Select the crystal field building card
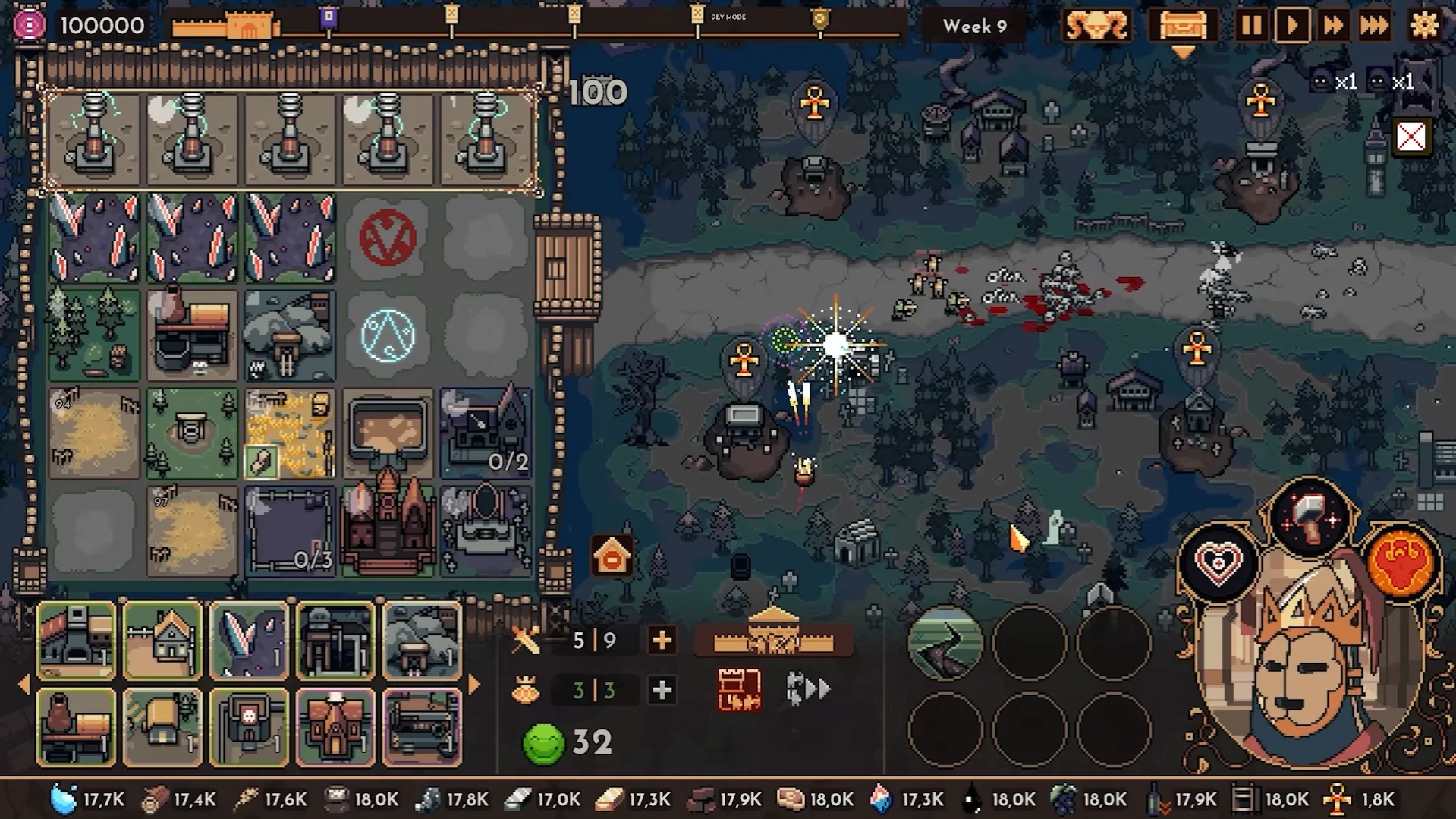 pos(249,641)
